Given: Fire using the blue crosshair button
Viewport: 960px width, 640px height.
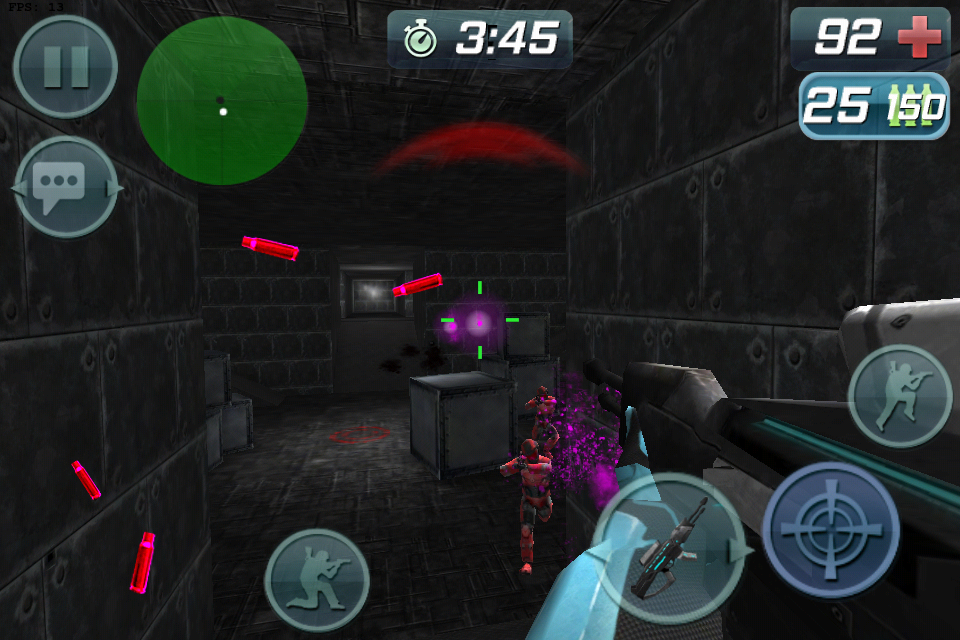Looking at the screenshot, I should click(x=830, y=529).
